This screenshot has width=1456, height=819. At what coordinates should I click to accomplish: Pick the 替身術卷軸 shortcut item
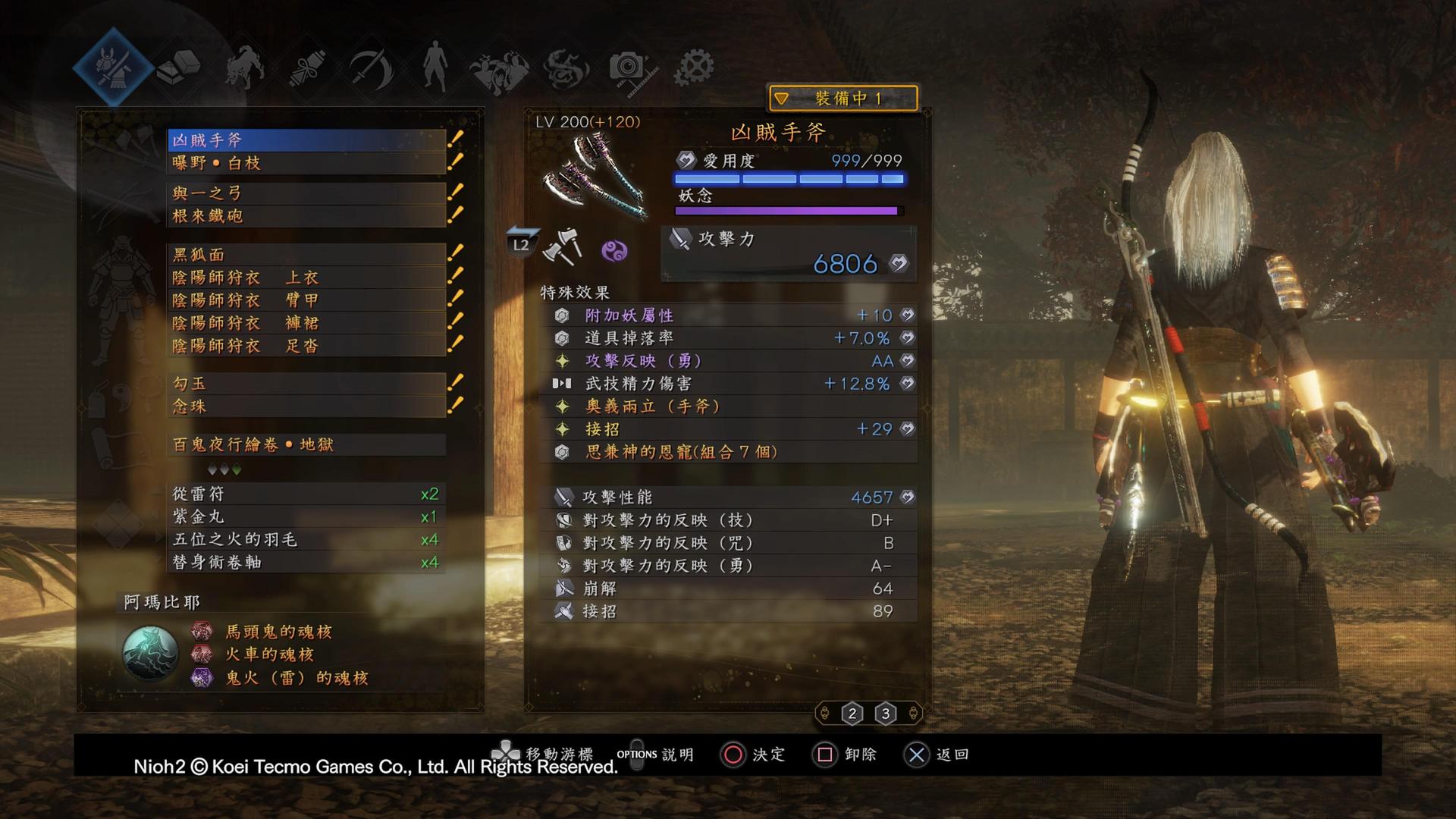[x=306, y=563]
